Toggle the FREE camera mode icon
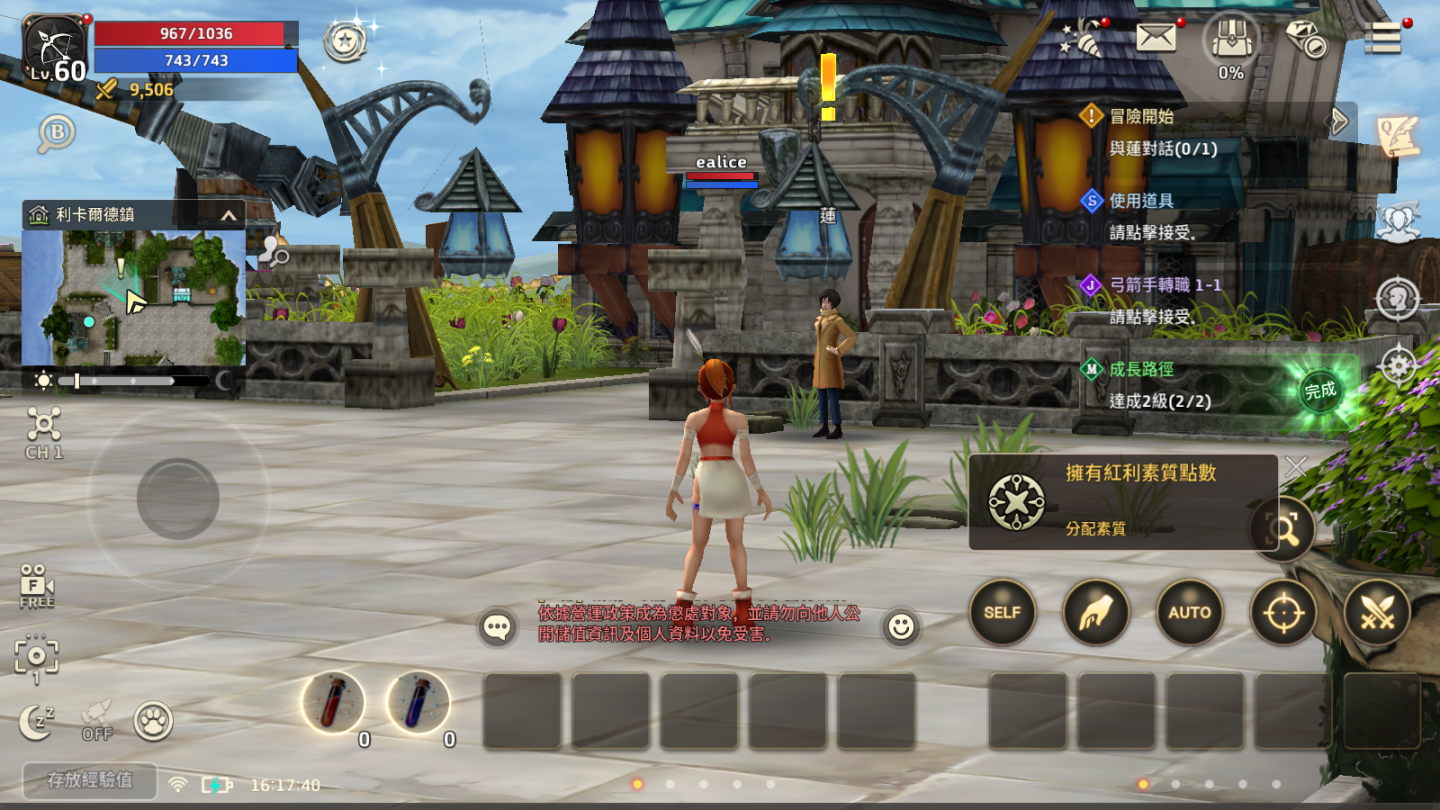Image resolution: width=1440 pixels, height=810 pixels. 37,586
